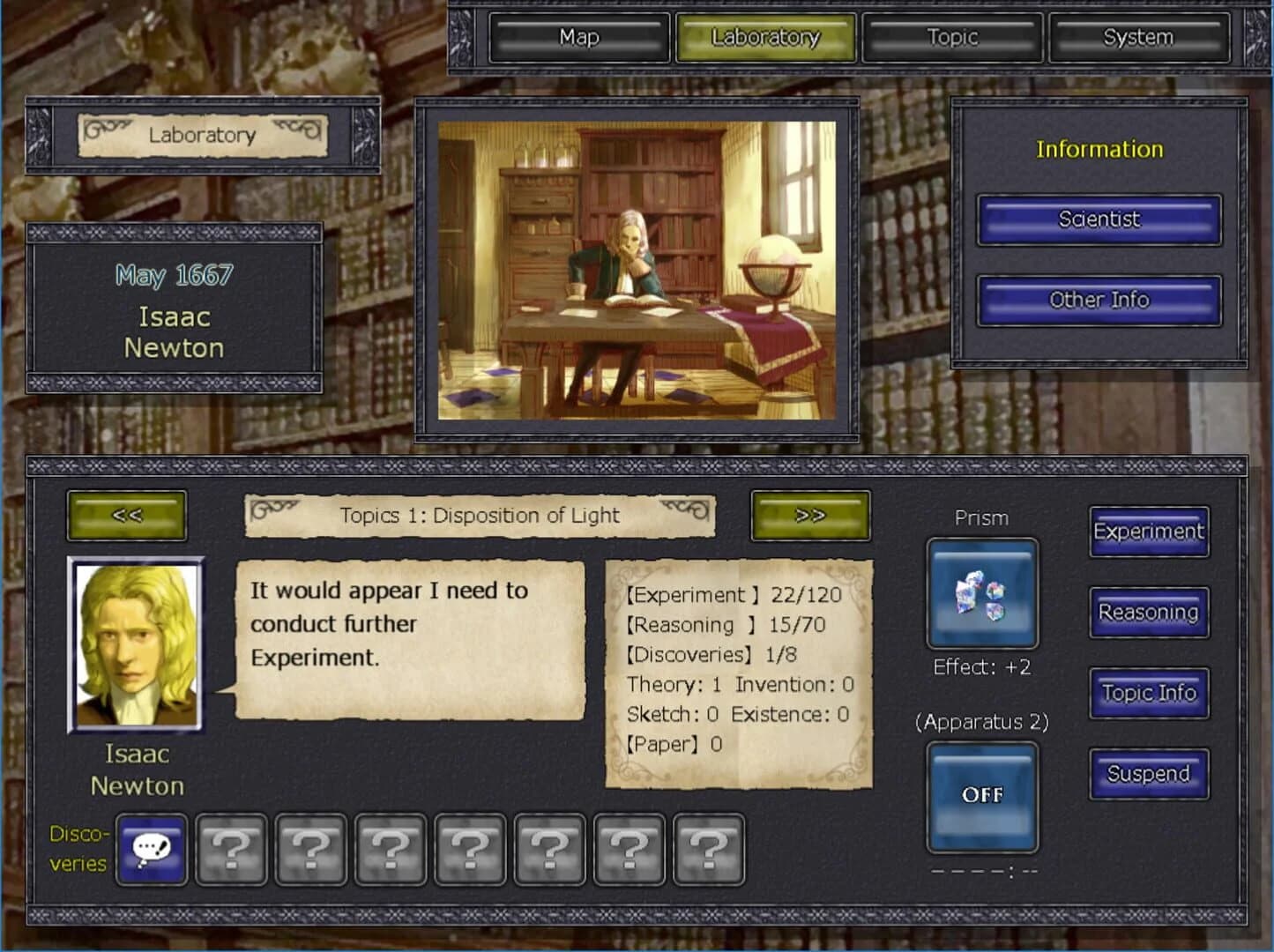
Task: Open Topic Info
Action: [1149, 693]
